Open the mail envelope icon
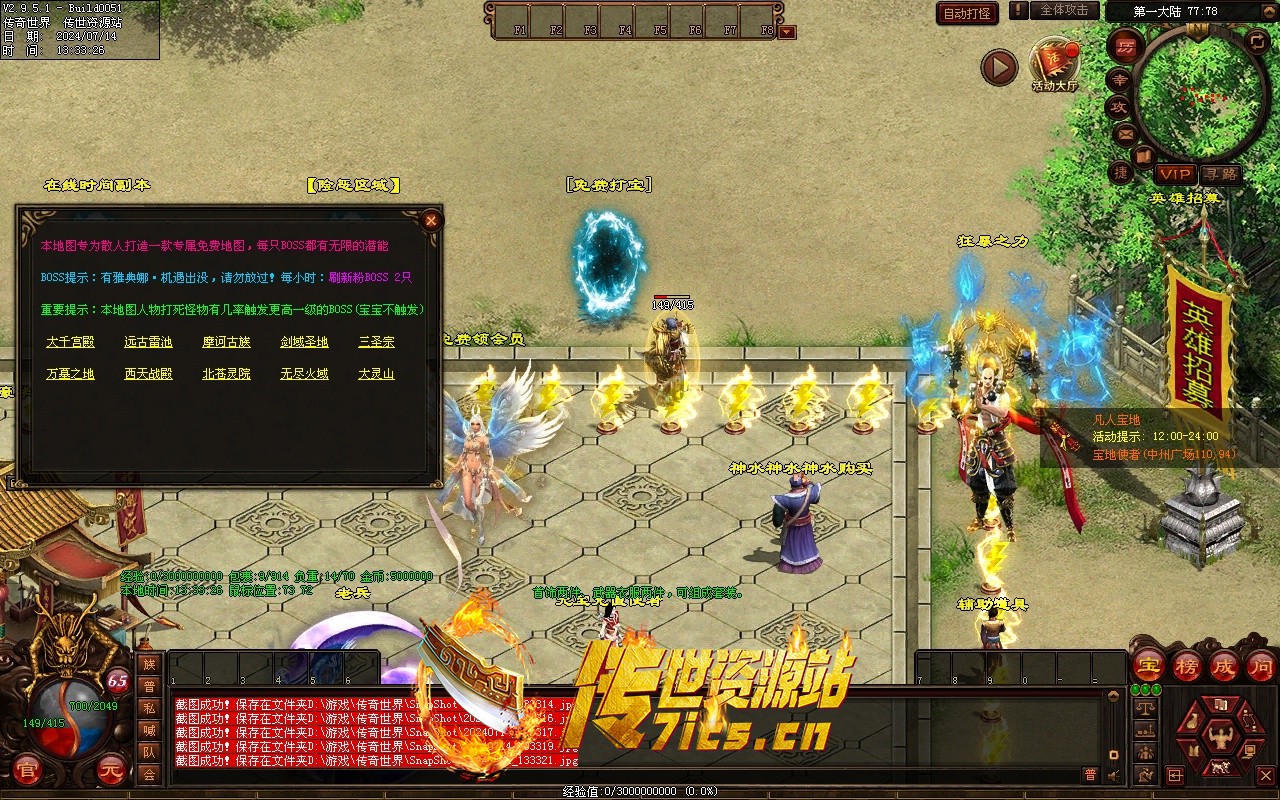Image resolution: width=1280 pixels, height=800 pixels. click(x=1124, y=134)
